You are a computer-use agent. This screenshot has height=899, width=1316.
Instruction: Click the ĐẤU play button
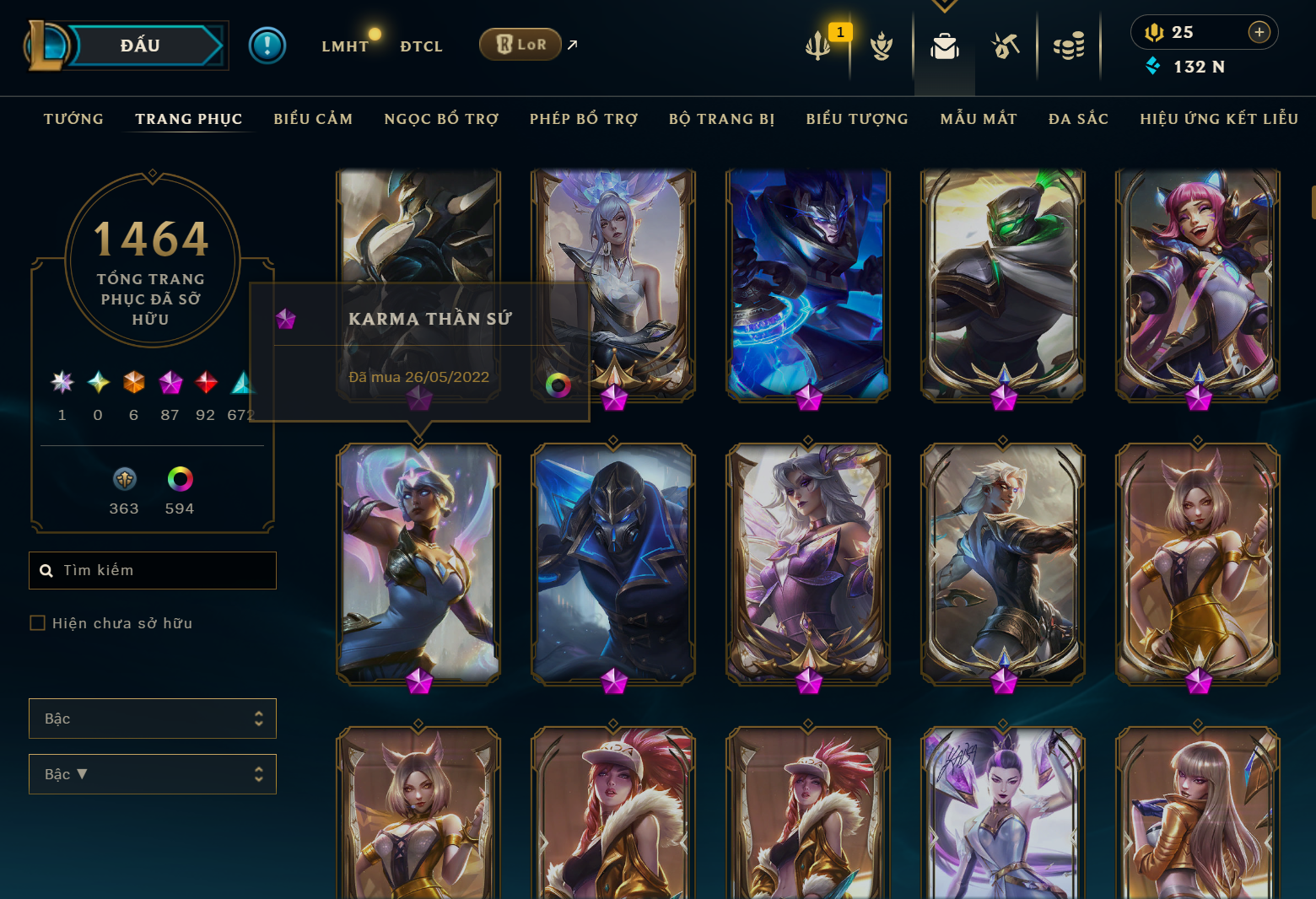[140, 45]
